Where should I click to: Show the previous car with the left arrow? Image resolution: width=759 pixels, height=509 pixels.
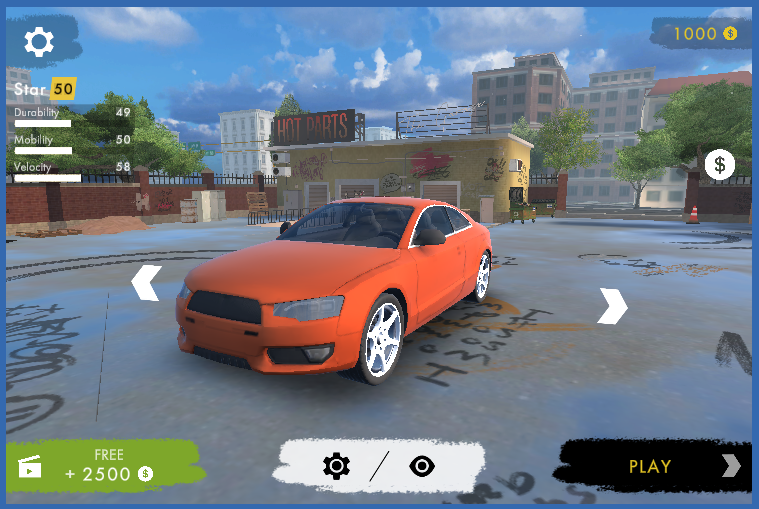[x=146, y=283]
